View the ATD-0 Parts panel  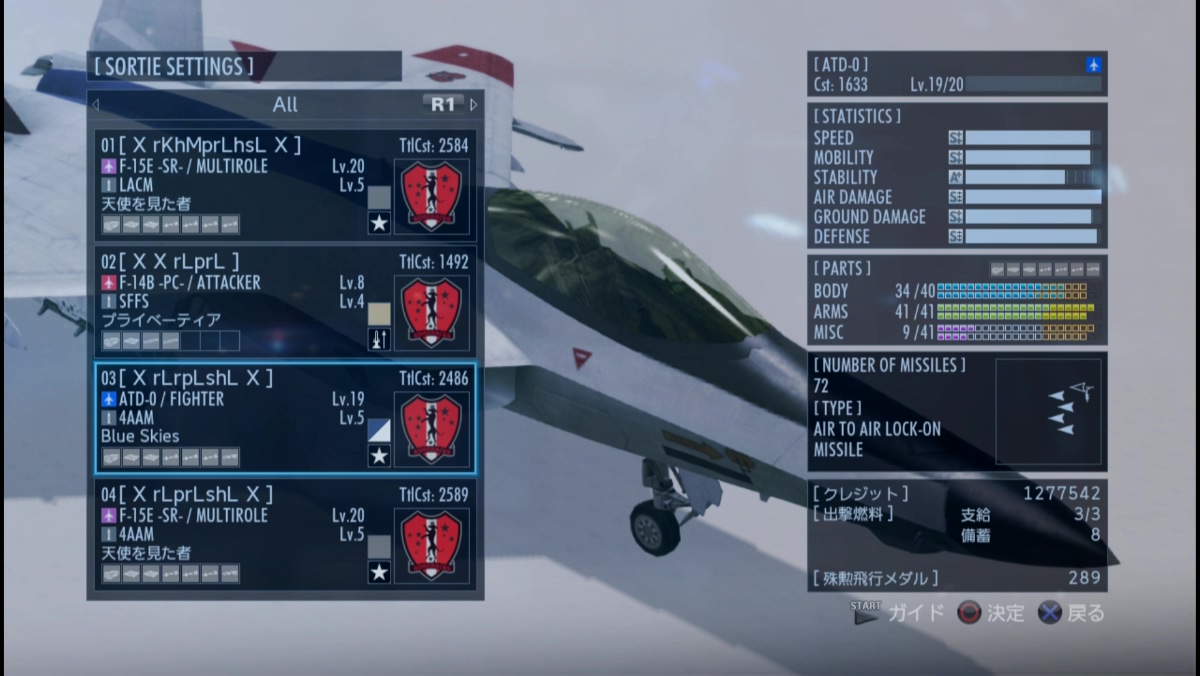(957, 300)
